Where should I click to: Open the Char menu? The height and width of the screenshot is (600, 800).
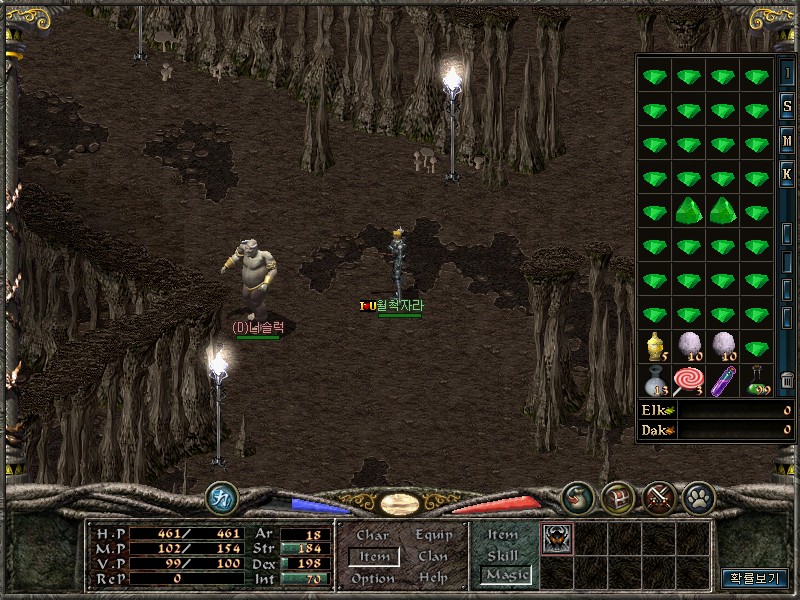coord(373,535)
